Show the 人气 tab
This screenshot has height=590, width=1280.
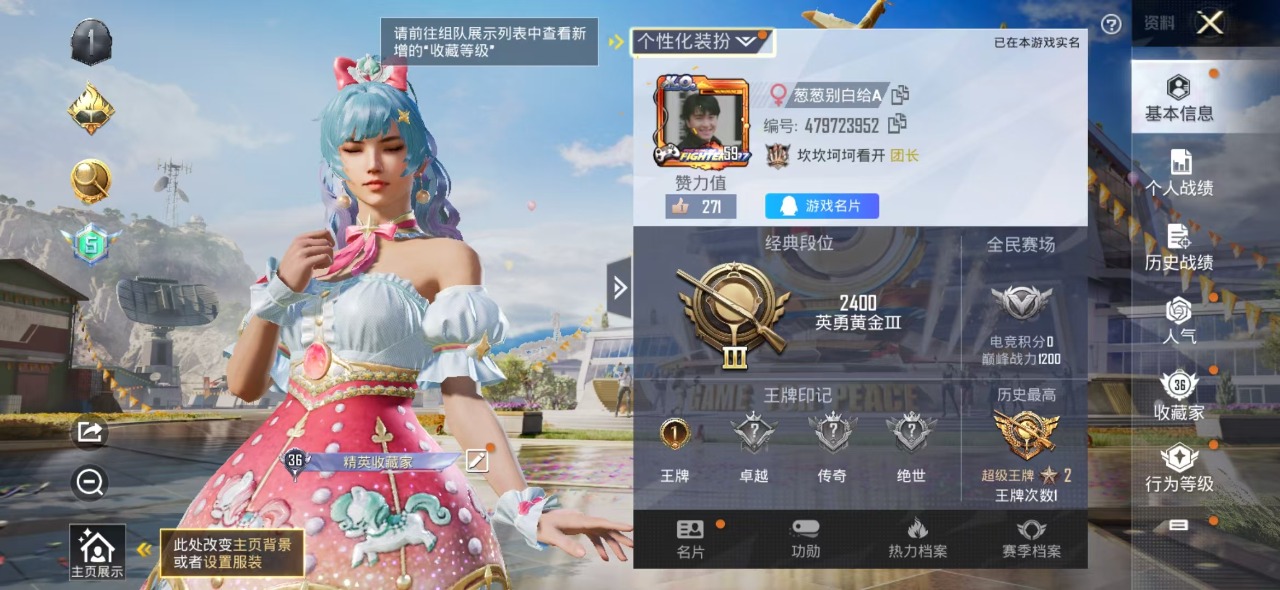[x=1179, y=322]
